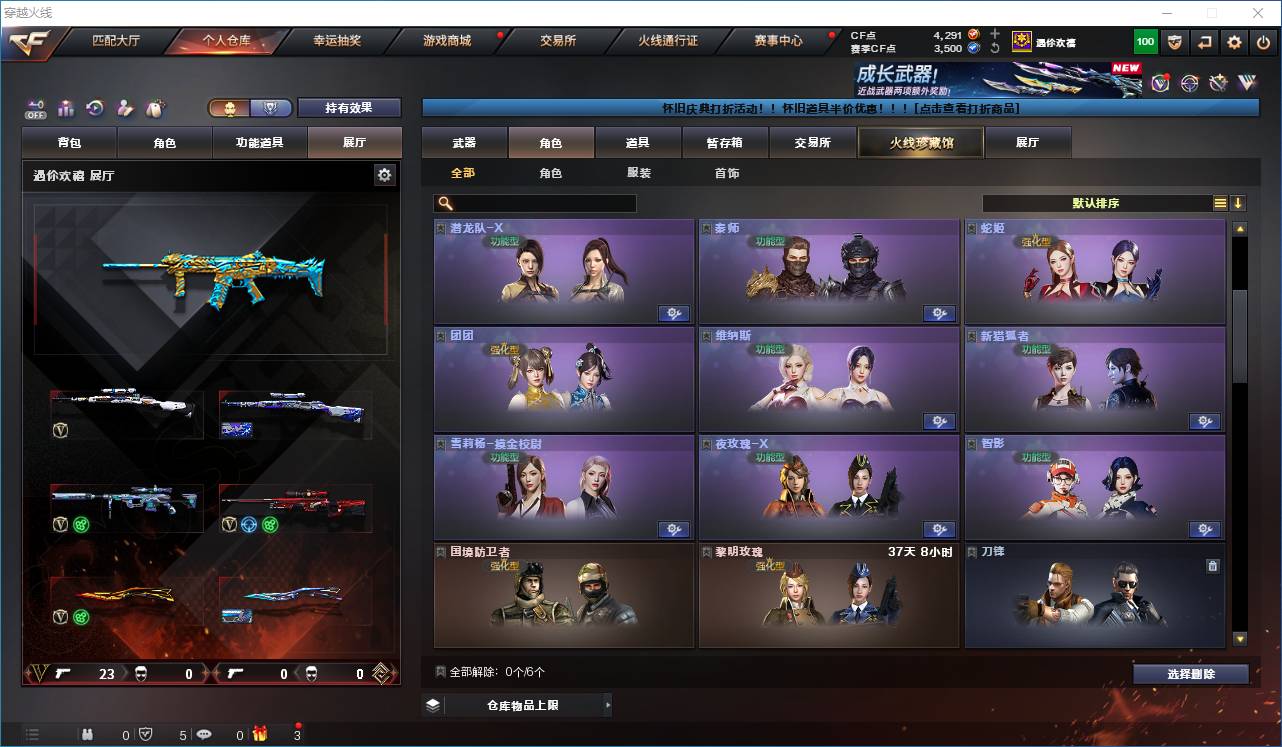Click the gift icon with red badge on taskbar

pos(258,734)
